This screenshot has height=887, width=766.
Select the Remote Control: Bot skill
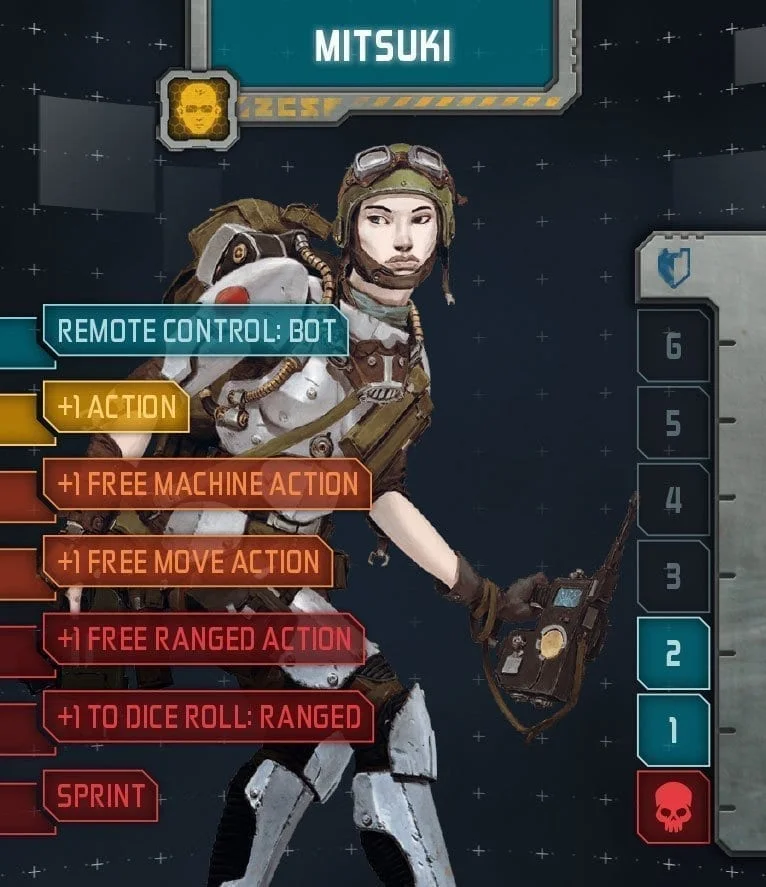pos(195,331)
